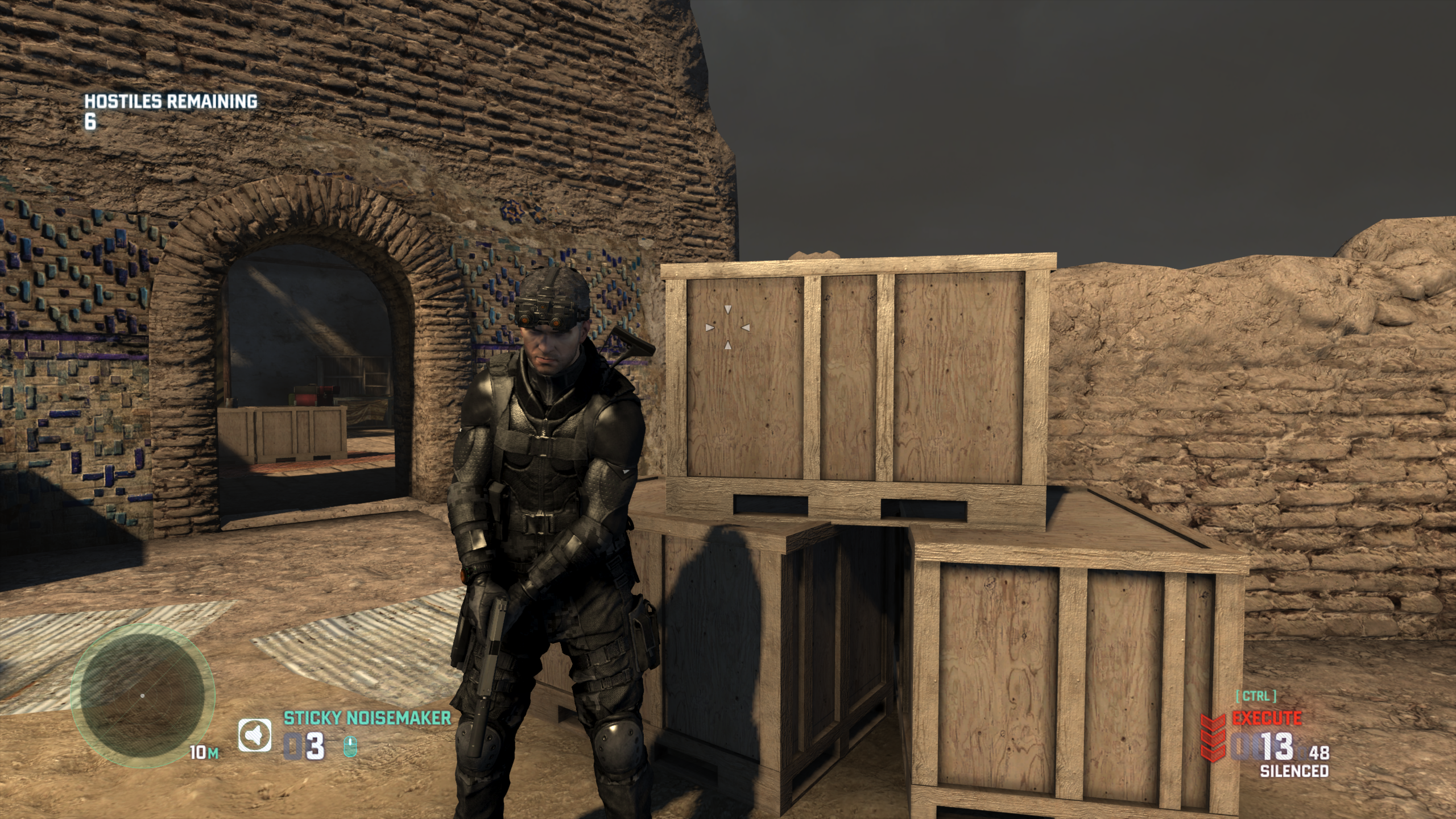Screen dimensions: 1456x819
Task: Click the Hostiles Remaining objective tracker
Action: pos(171,110)
